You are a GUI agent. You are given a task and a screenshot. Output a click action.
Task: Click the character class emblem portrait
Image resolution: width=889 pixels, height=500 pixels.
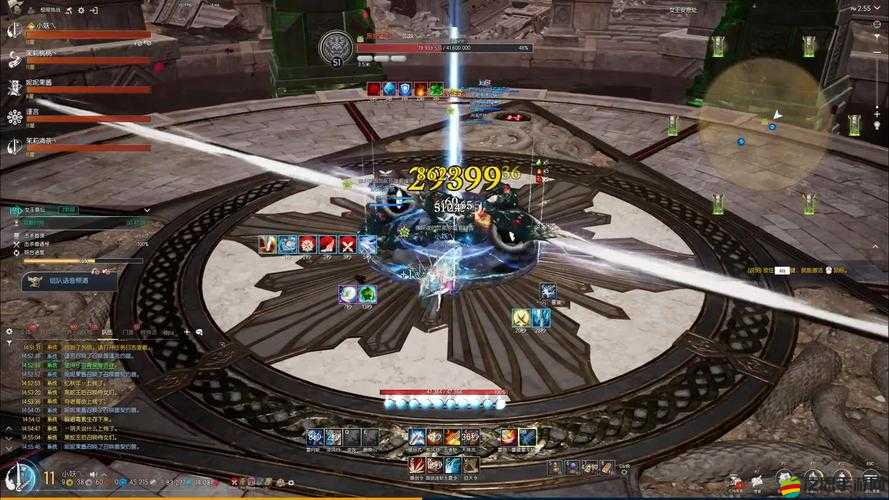pos(20,476)
